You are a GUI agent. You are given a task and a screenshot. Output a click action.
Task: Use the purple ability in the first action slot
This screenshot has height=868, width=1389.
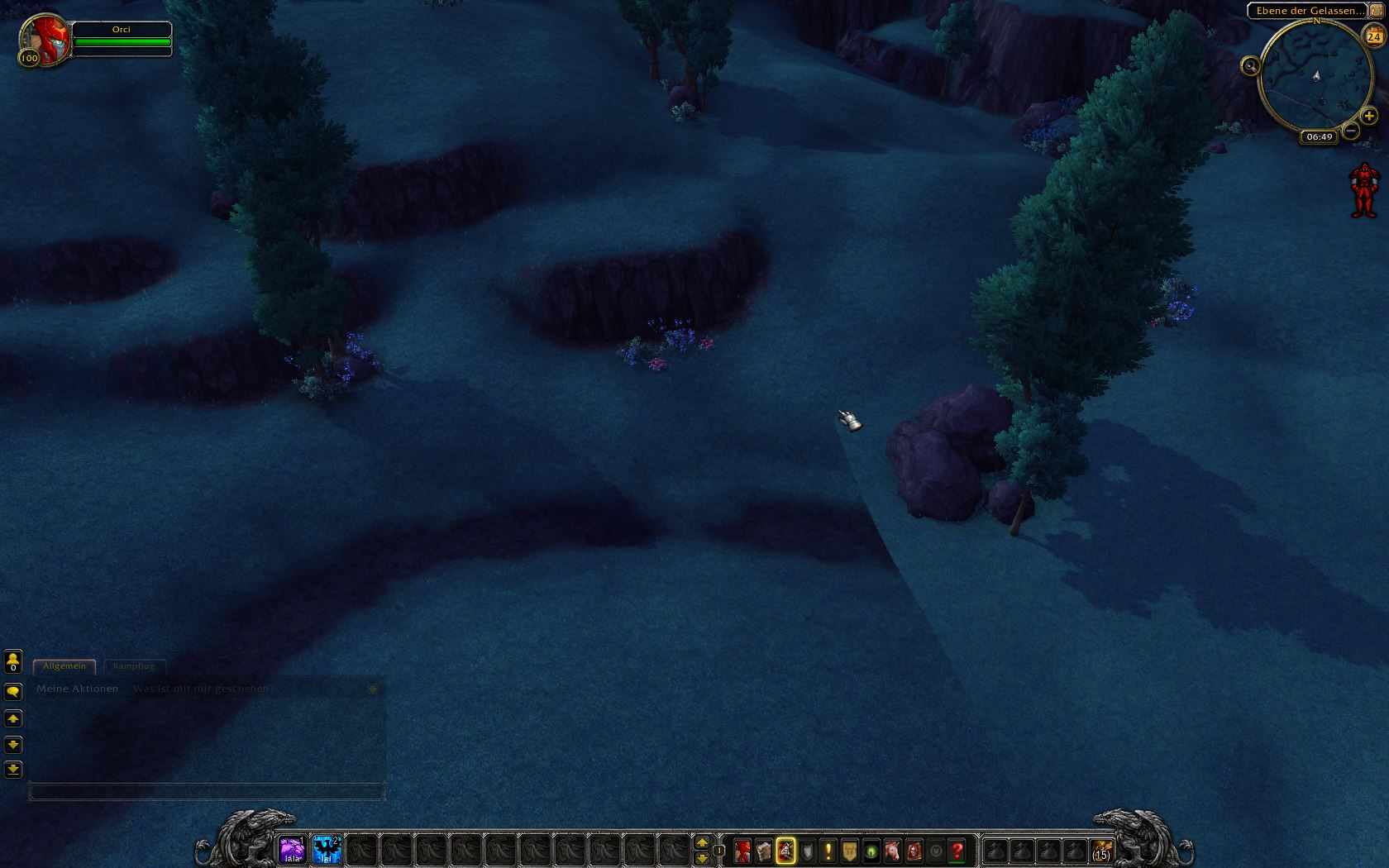[x=292, y=850]
